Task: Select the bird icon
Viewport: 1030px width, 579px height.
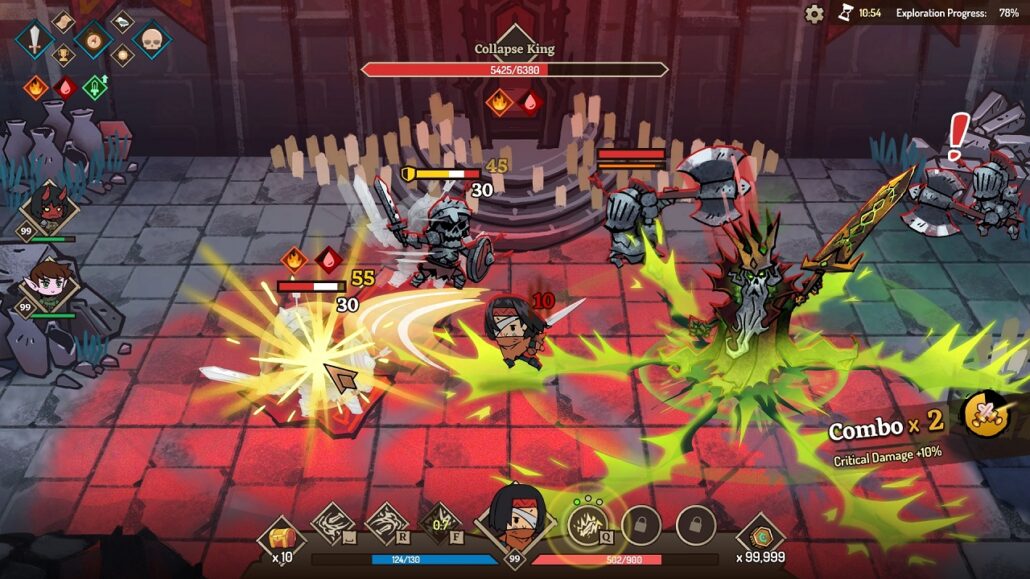Action: pos(122,21)
